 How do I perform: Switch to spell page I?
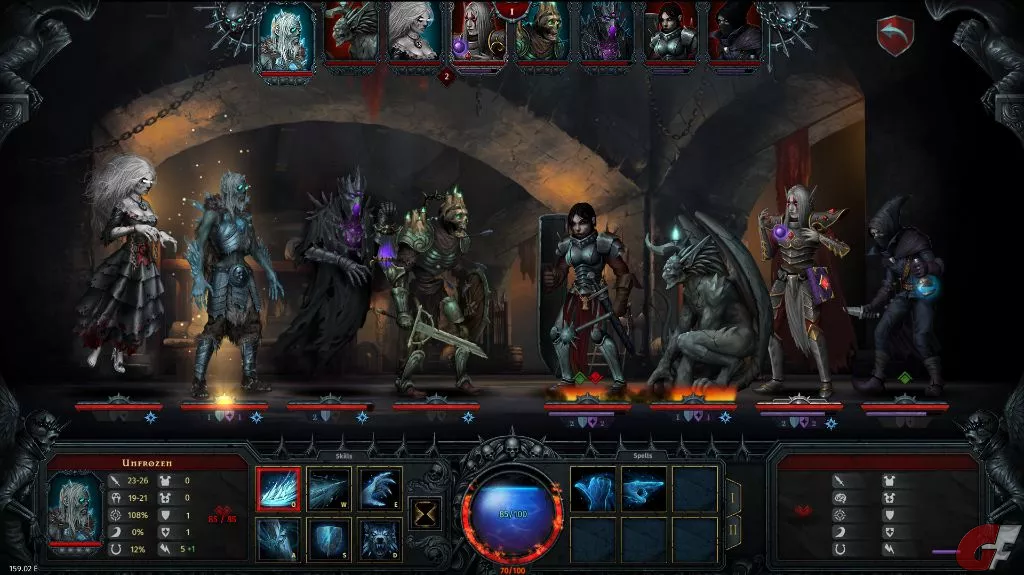pos(733,493)
